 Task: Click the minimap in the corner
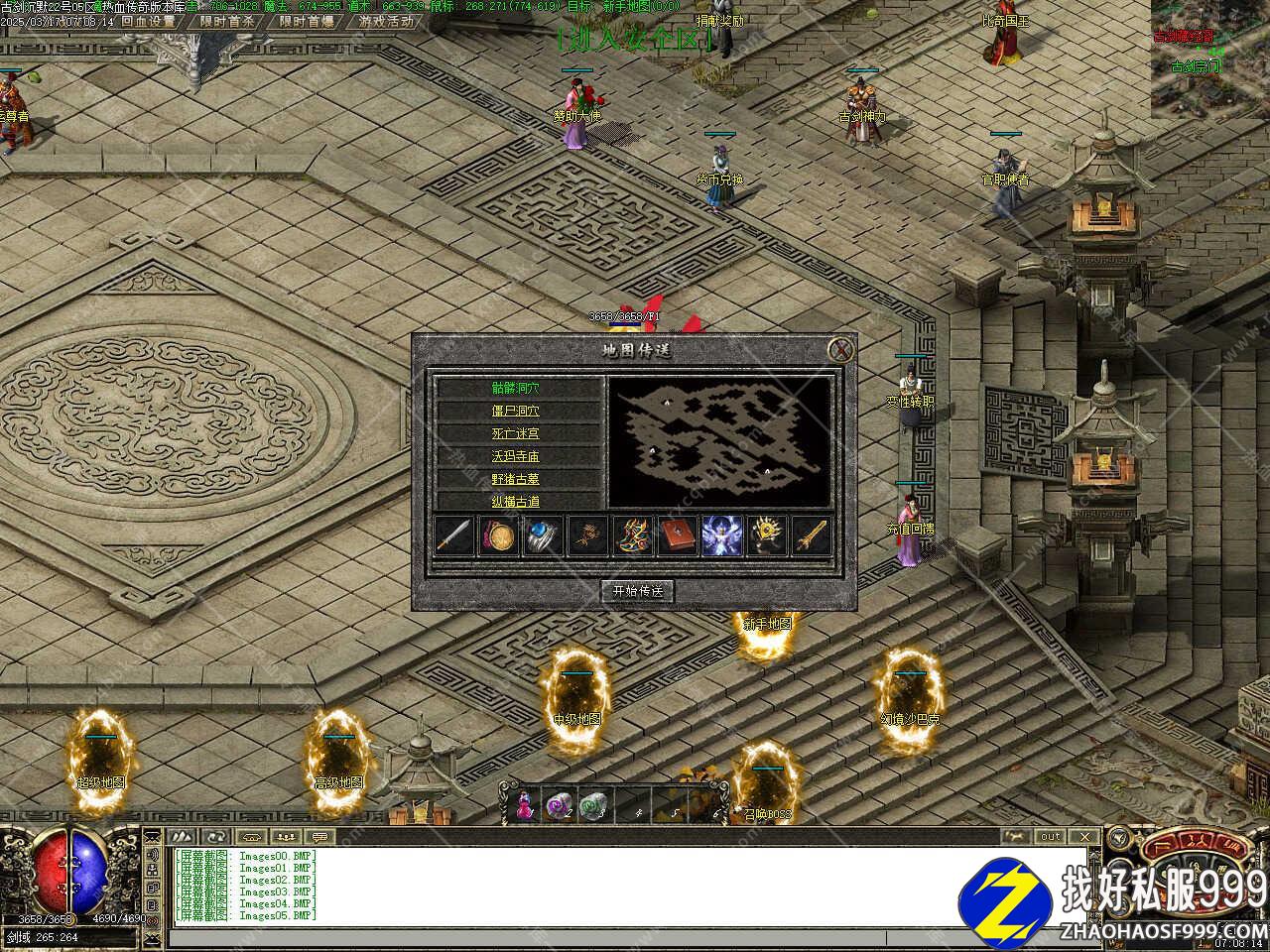click(1209, 59)
